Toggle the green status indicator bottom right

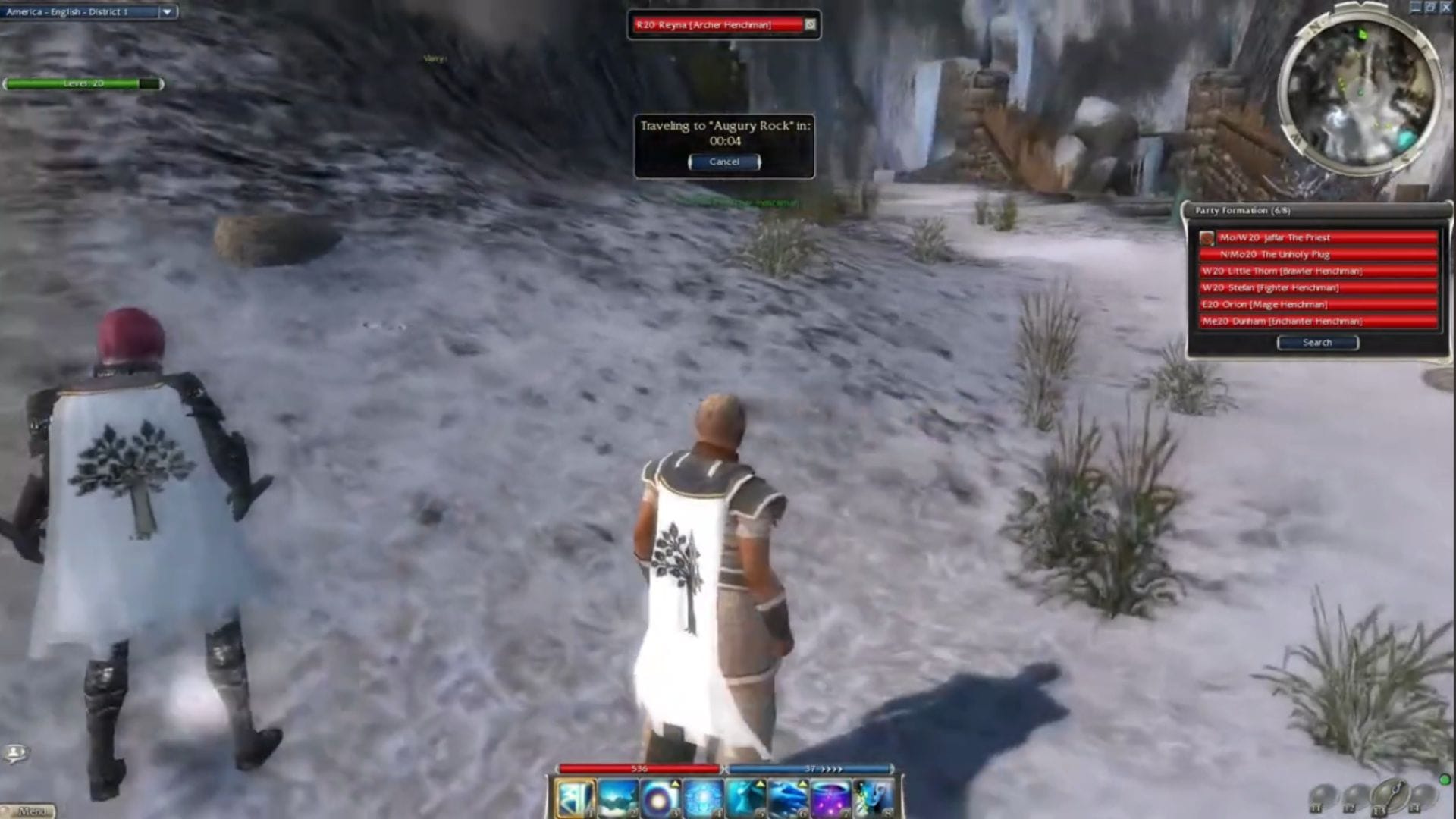(1445, 780)
